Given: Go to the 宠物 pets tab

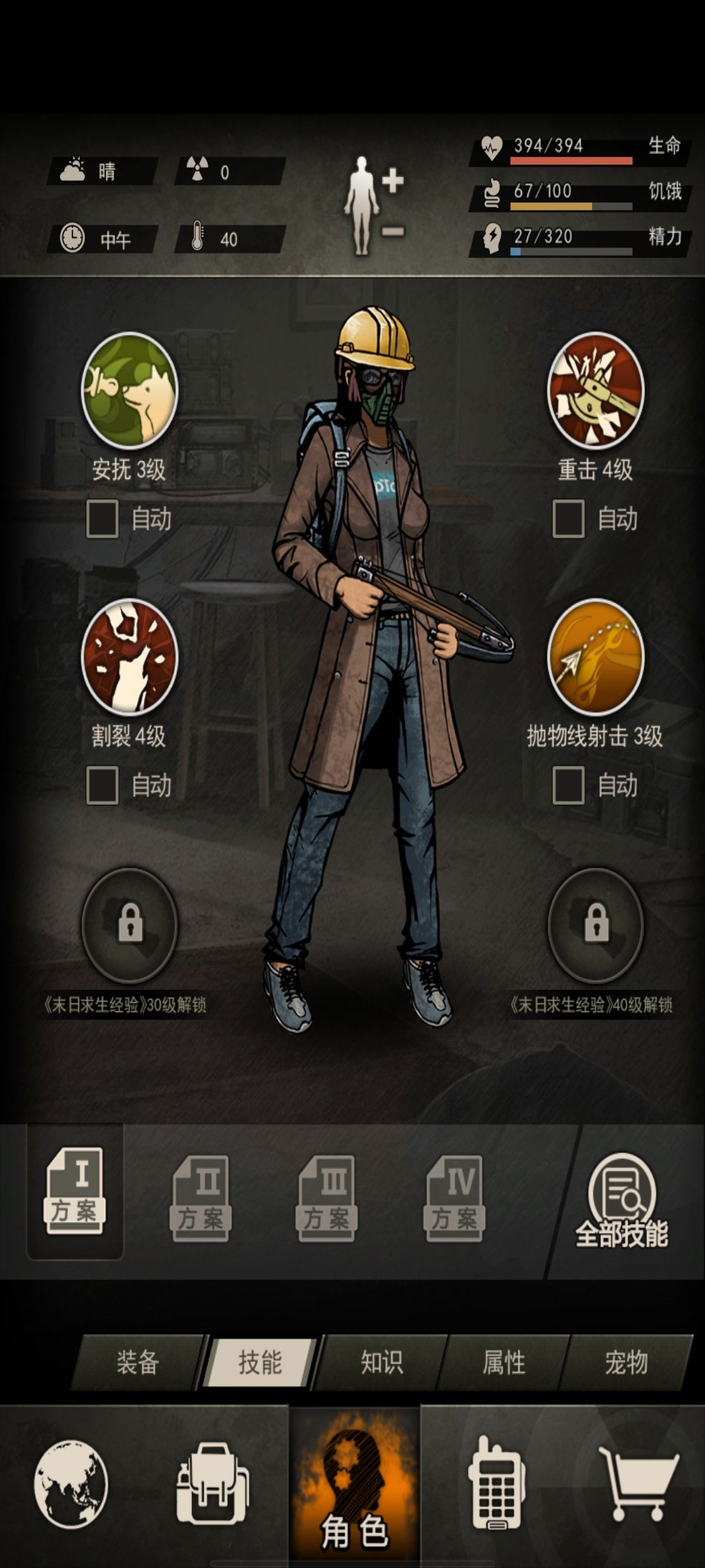Looking at the screenshot, I should click(626, 1362).
